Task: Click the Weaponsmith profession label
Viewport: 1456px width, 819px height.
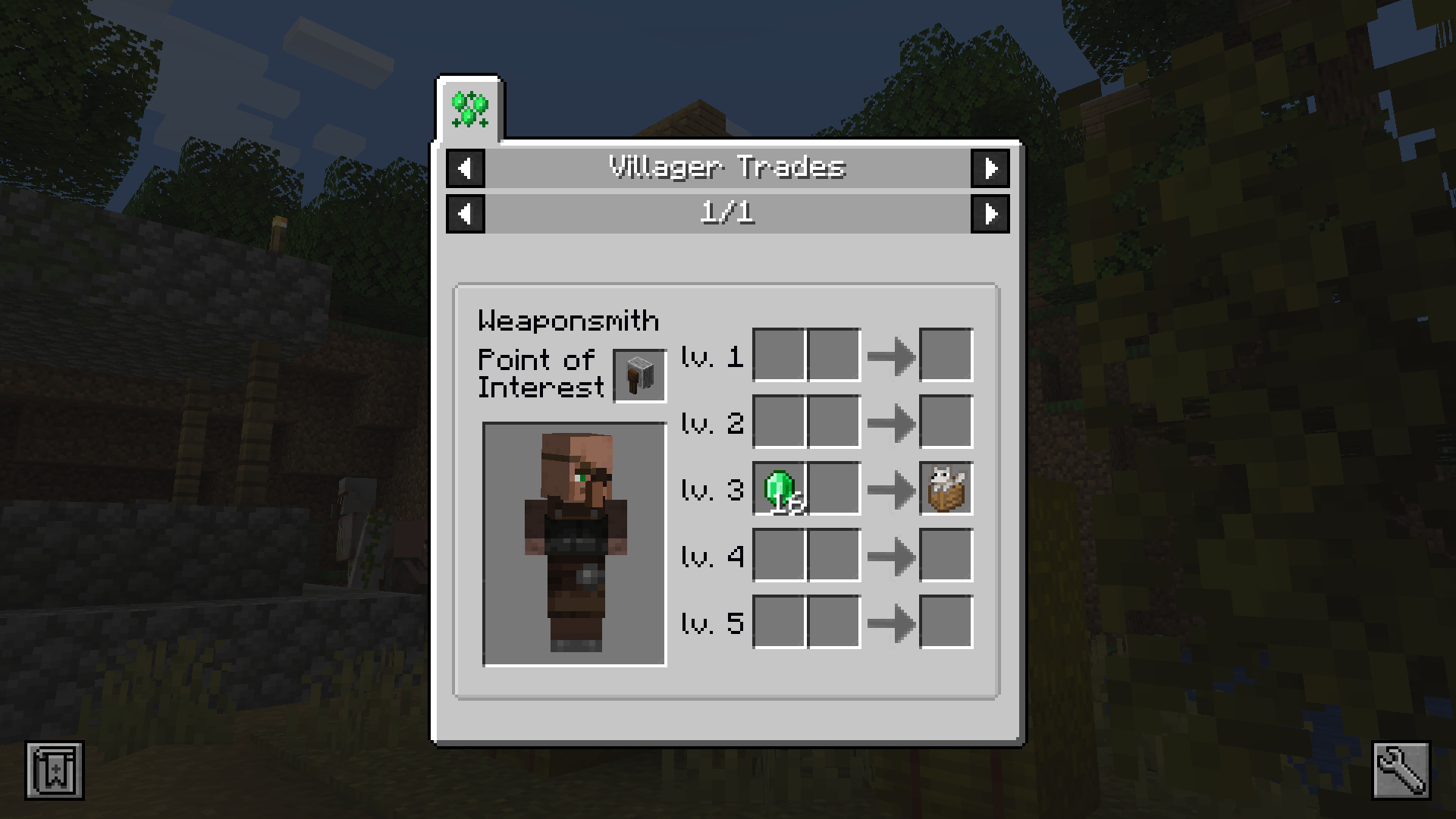Action: pyautogui.click(x=568, y=320)
